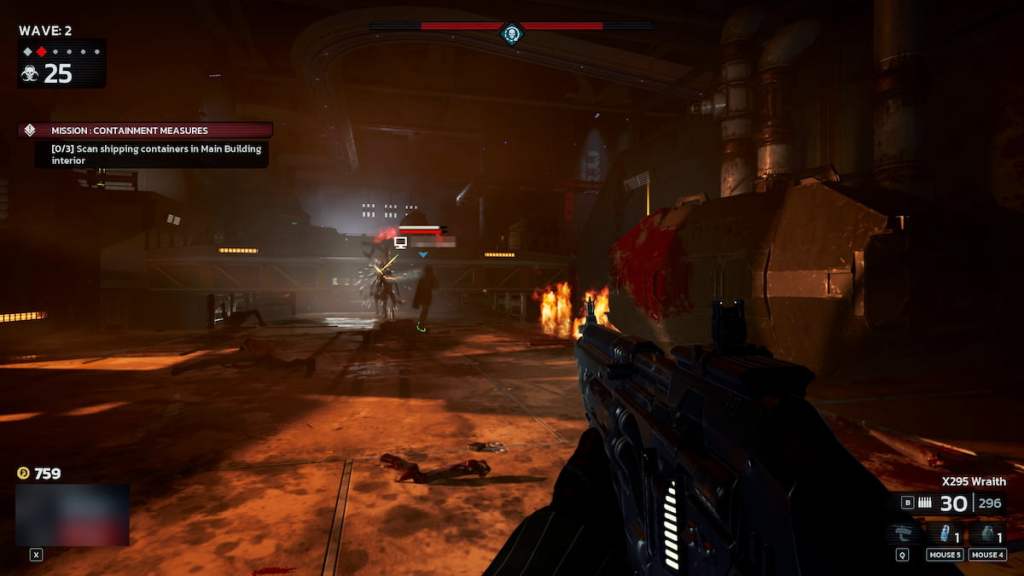This screenshot has width=1024, height=576.
Task: Click the biohazard enemy counter icon
Action: click(x=30, y=73)
